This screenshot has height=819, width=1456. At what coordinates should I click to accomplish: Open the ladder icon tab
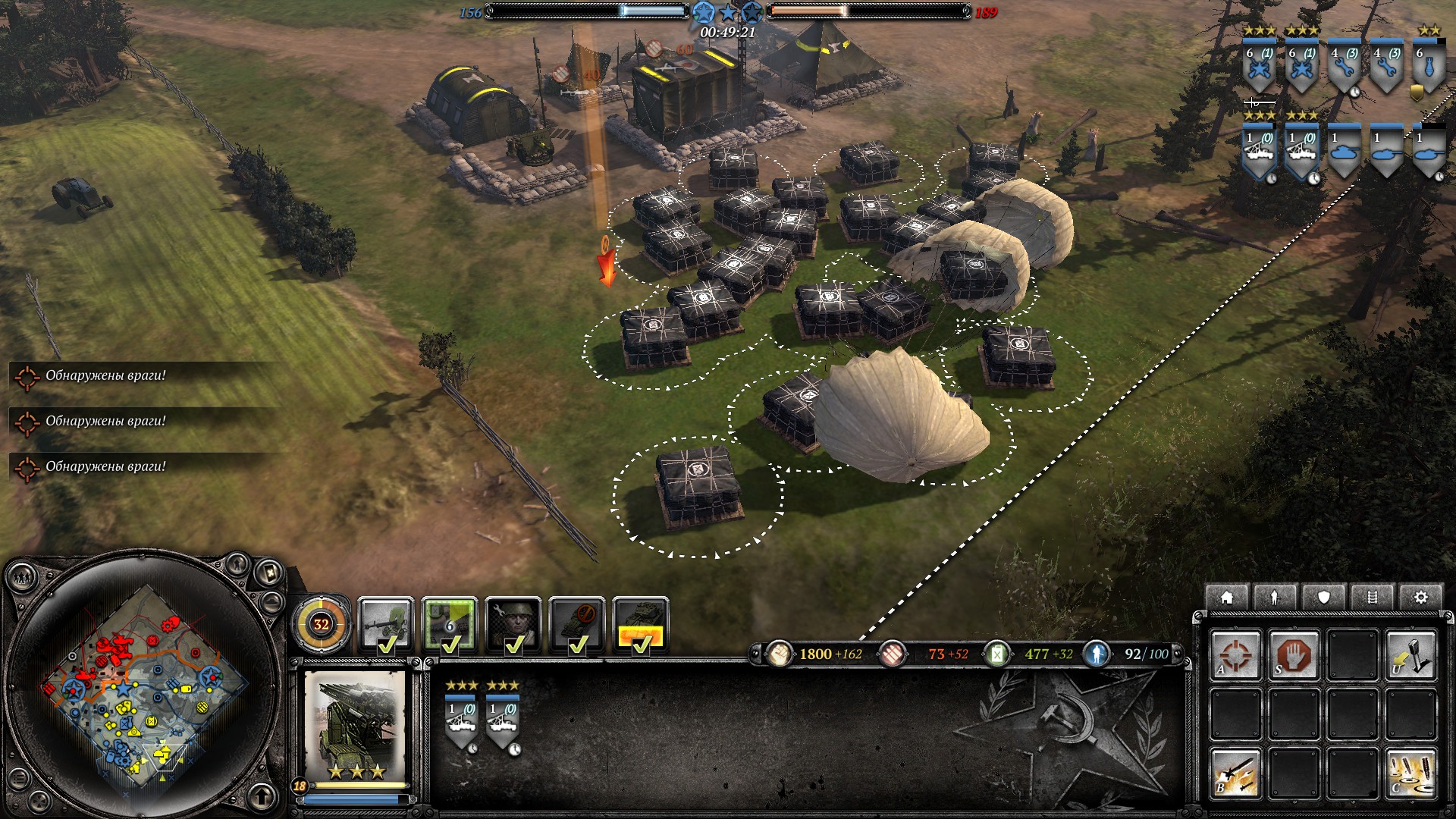coord(1372,598)
